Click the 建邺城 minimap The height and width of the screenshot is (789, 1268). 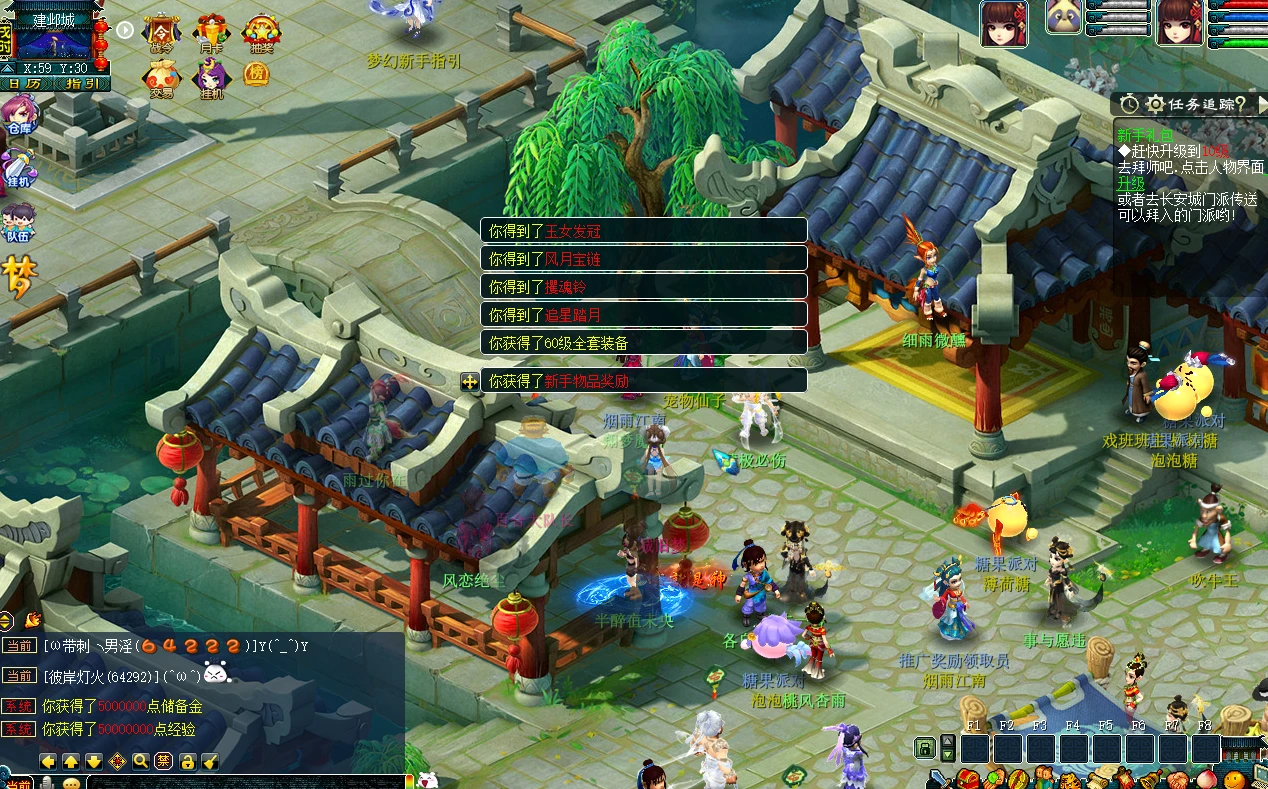point(54,38)
